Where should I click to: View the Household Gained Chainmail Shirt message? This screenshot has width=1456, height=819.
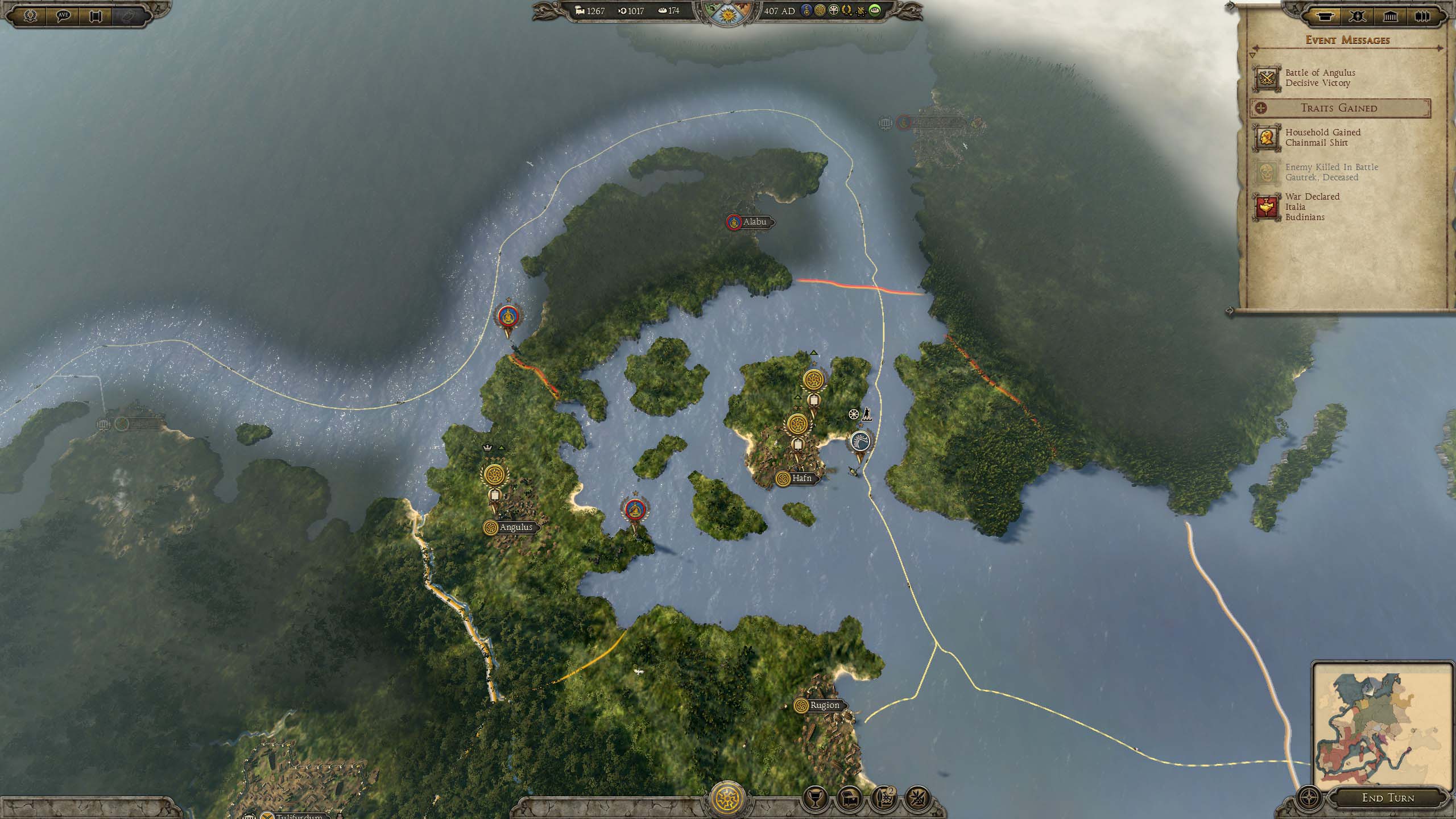(1321, 138)
